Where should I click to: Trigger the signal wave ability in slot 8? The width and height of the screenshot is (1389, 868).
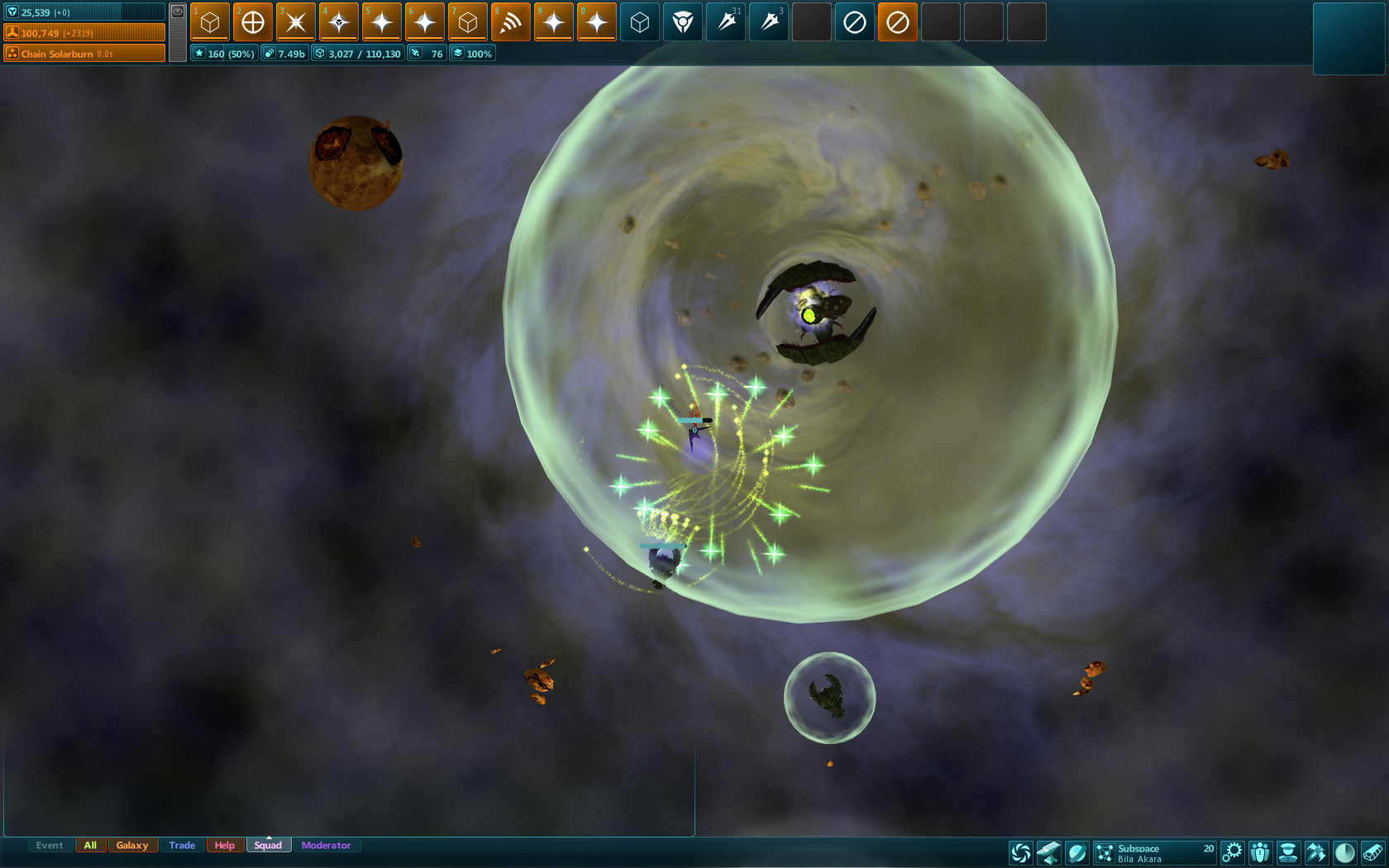coord(511,22)
